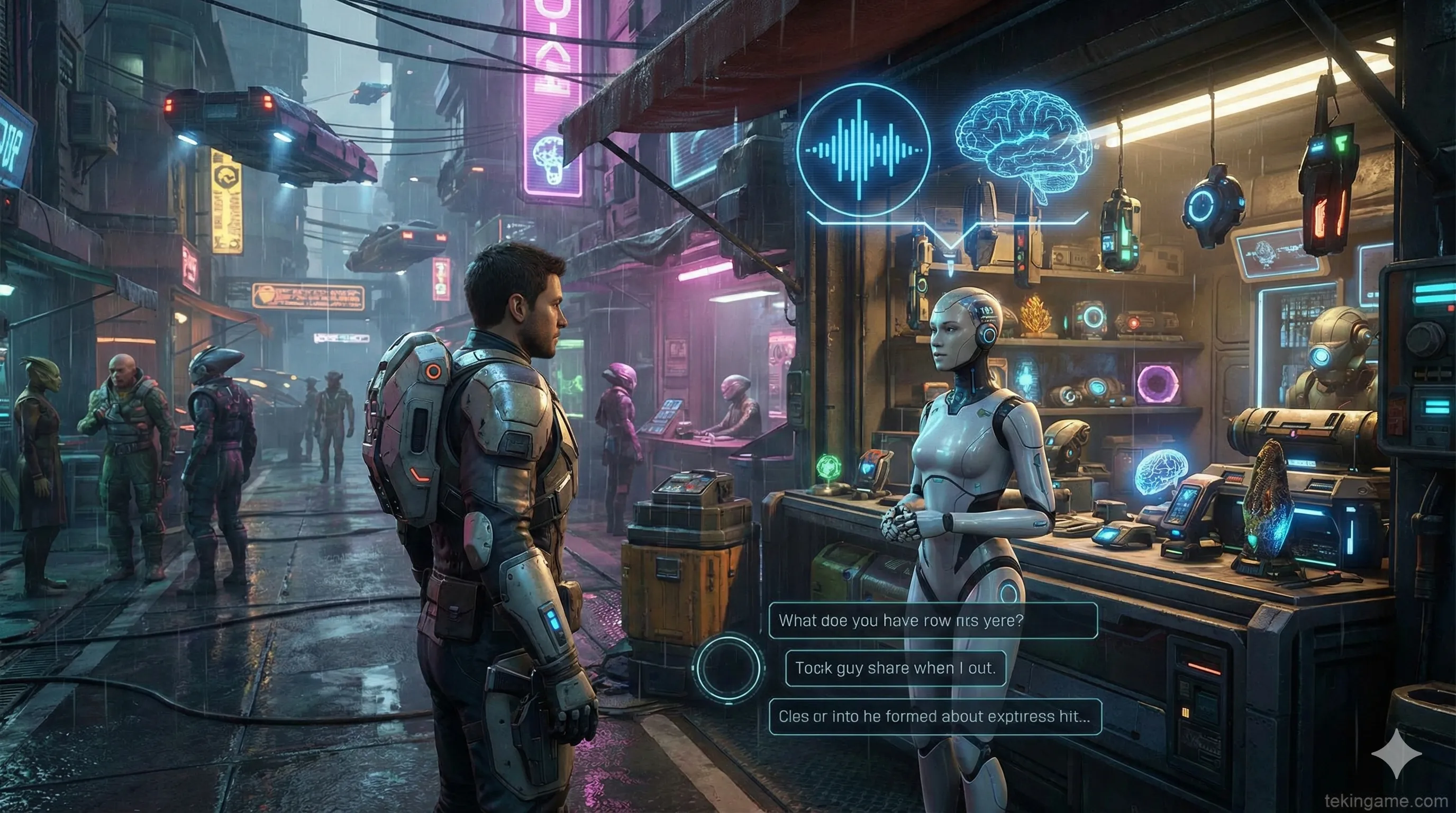
Task: Click the circular ring beside dialogue options
Action: point(728,667)
